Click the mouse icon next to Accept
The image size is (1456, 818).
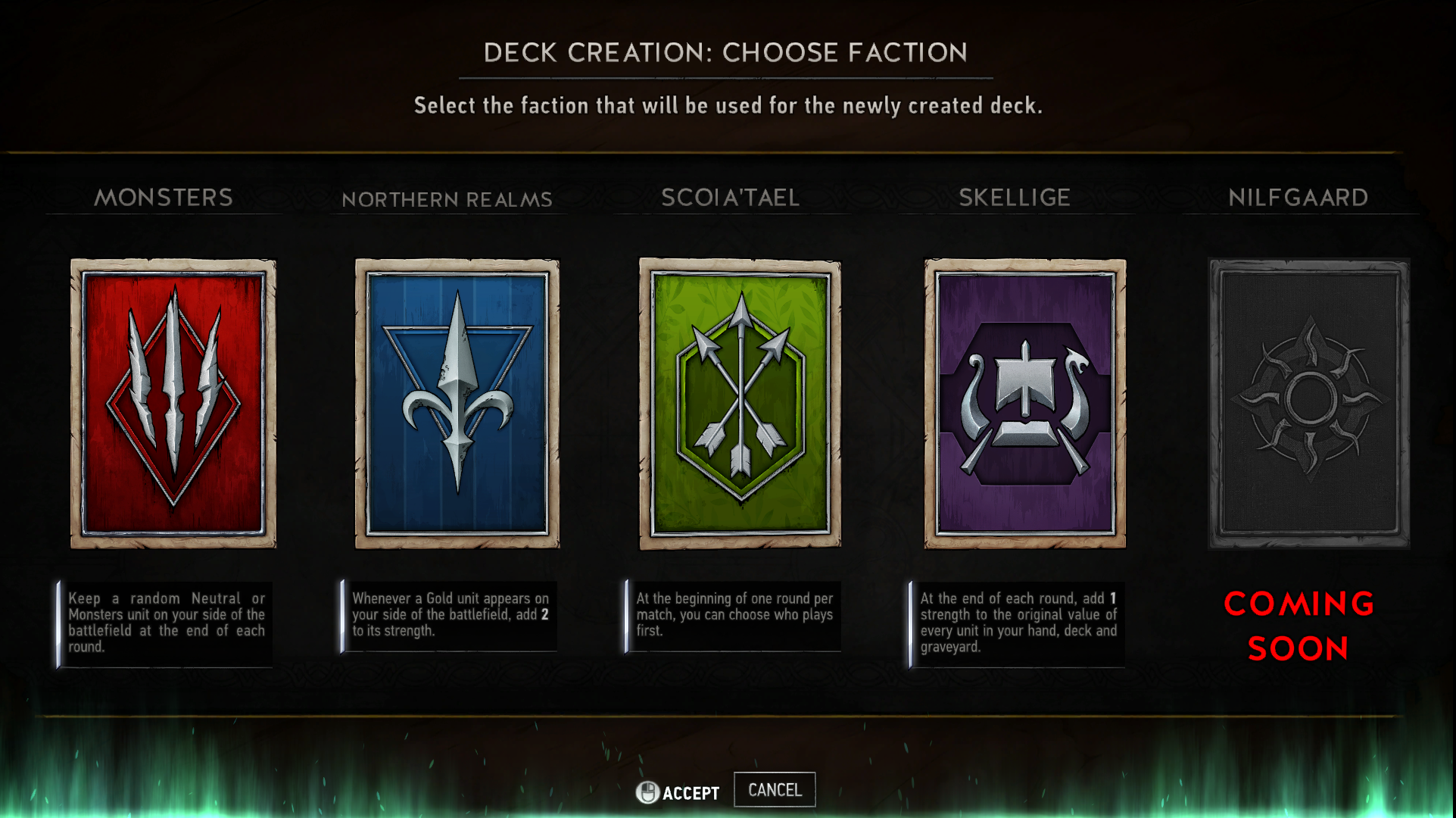[x=647, y=792]
